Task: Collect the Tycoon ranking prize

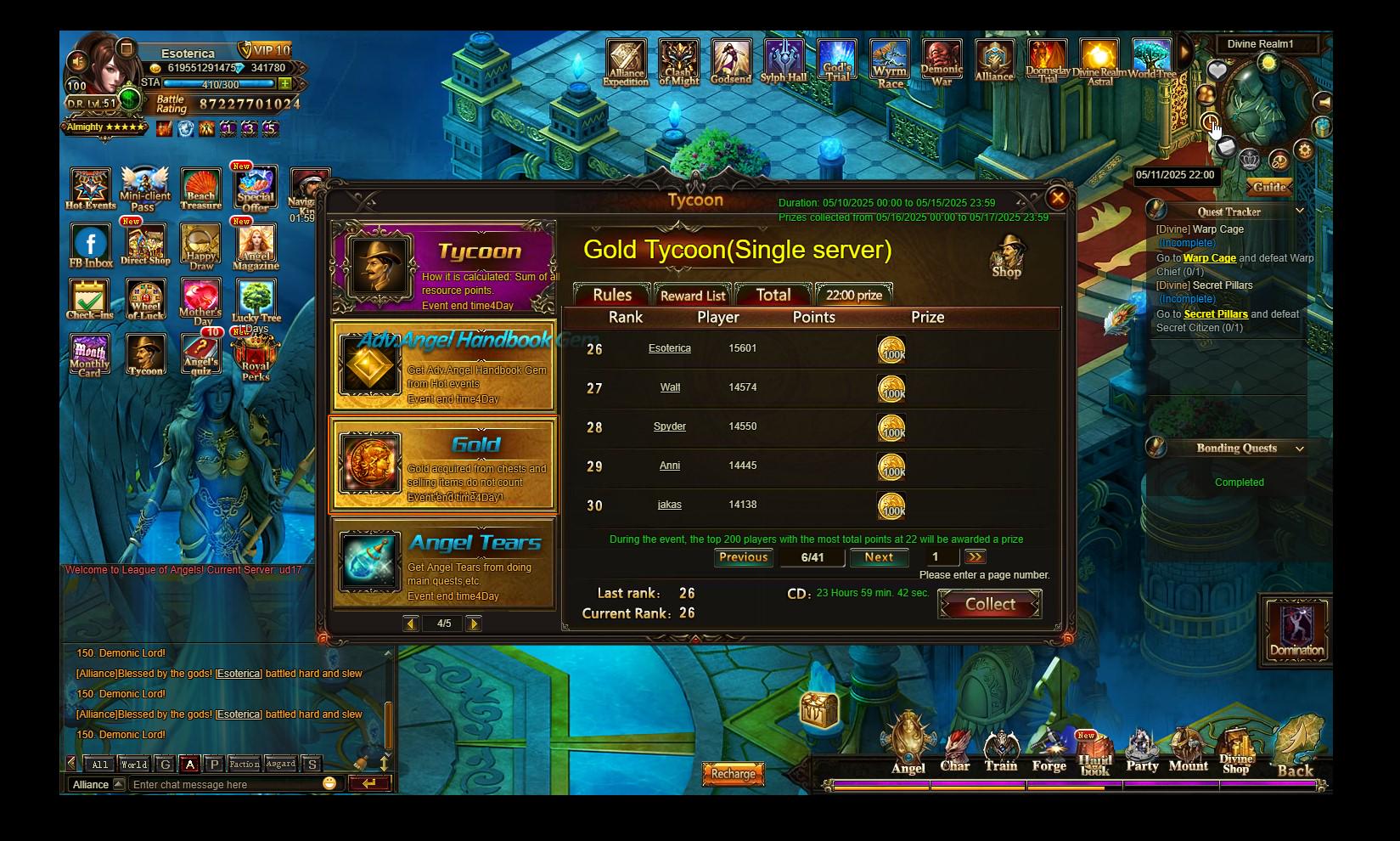Action: pos(990,604)
